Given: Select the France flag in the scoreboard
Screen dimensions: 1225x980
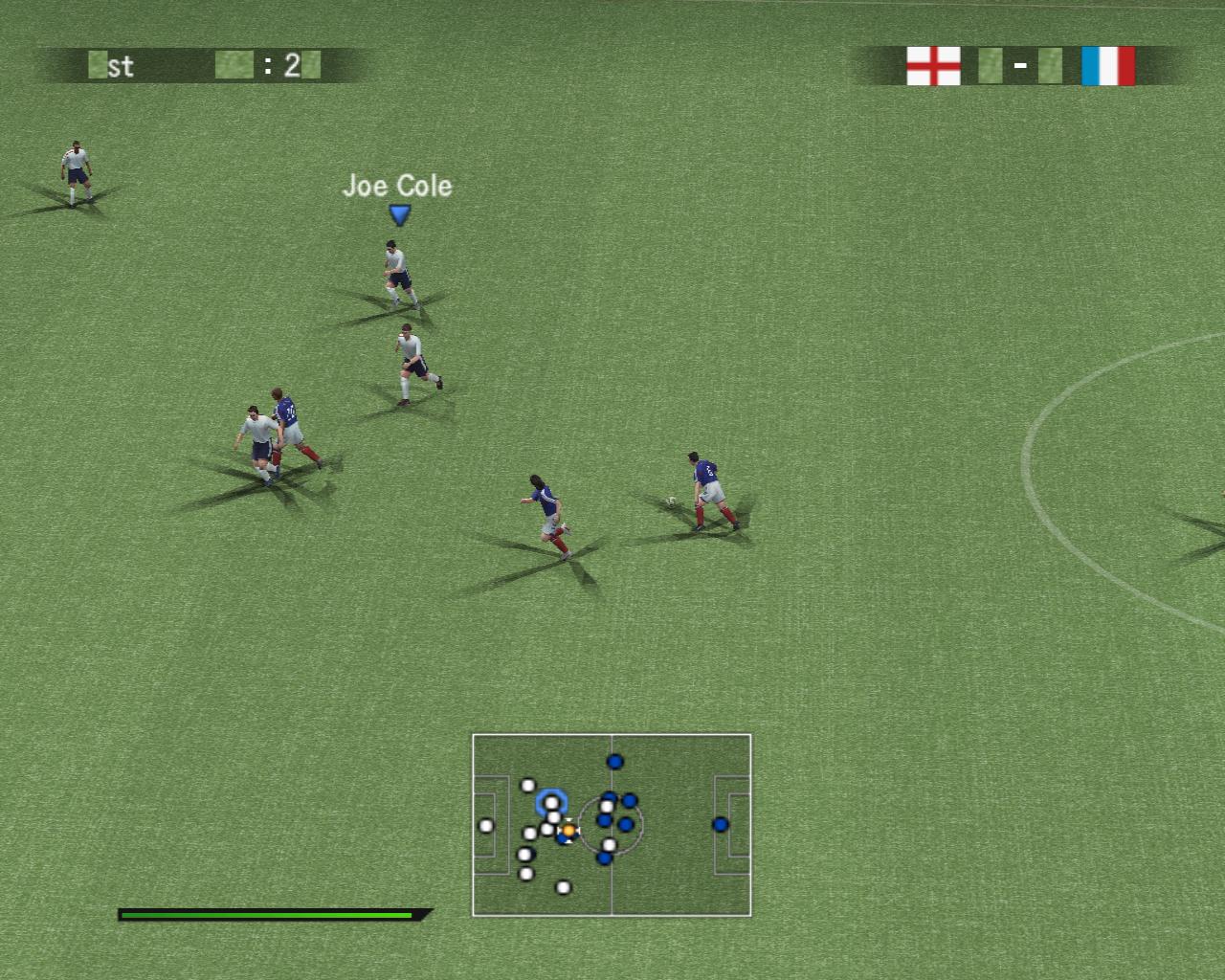Looking at the screenshot, I should point(1107,66).
